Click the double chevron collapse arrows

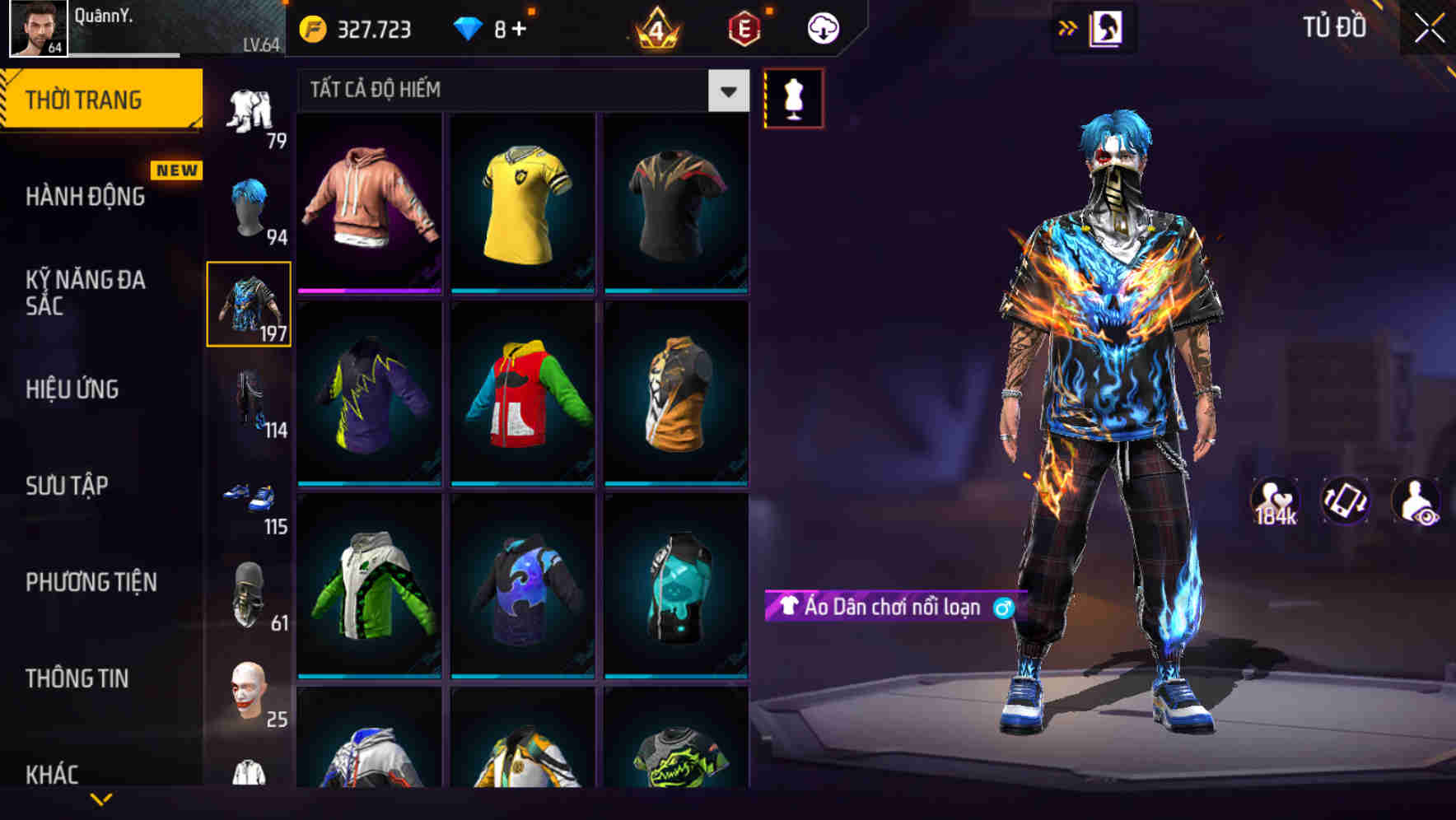pos(1066,26)
